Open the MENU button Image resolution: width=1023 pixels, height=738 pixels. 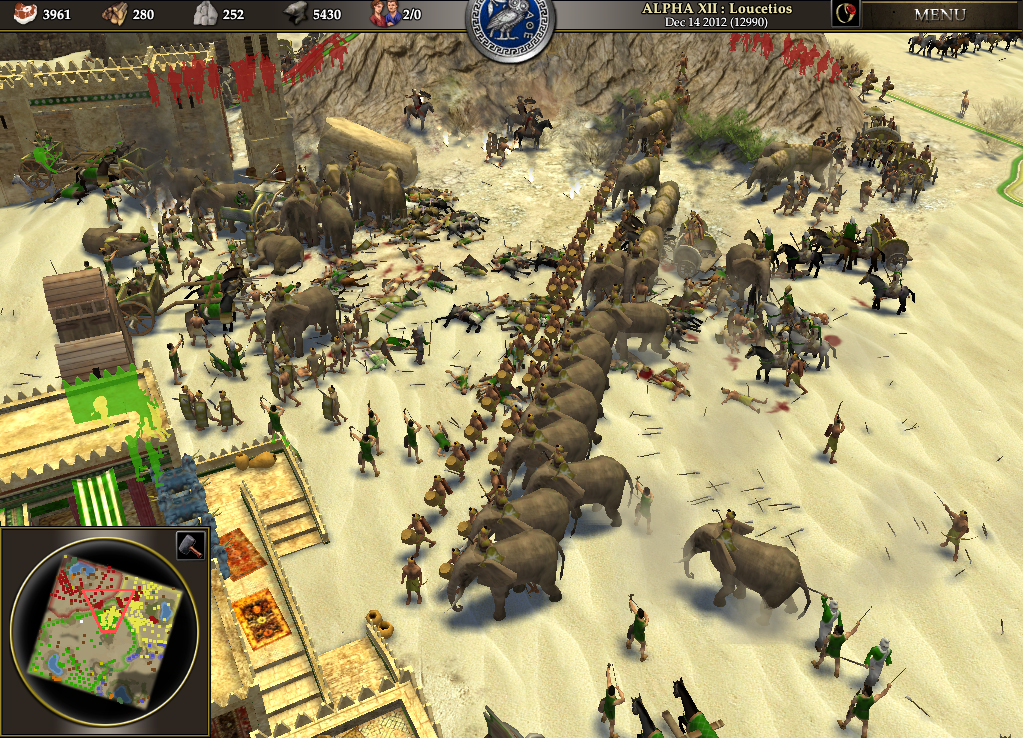(x=939, y=15)
